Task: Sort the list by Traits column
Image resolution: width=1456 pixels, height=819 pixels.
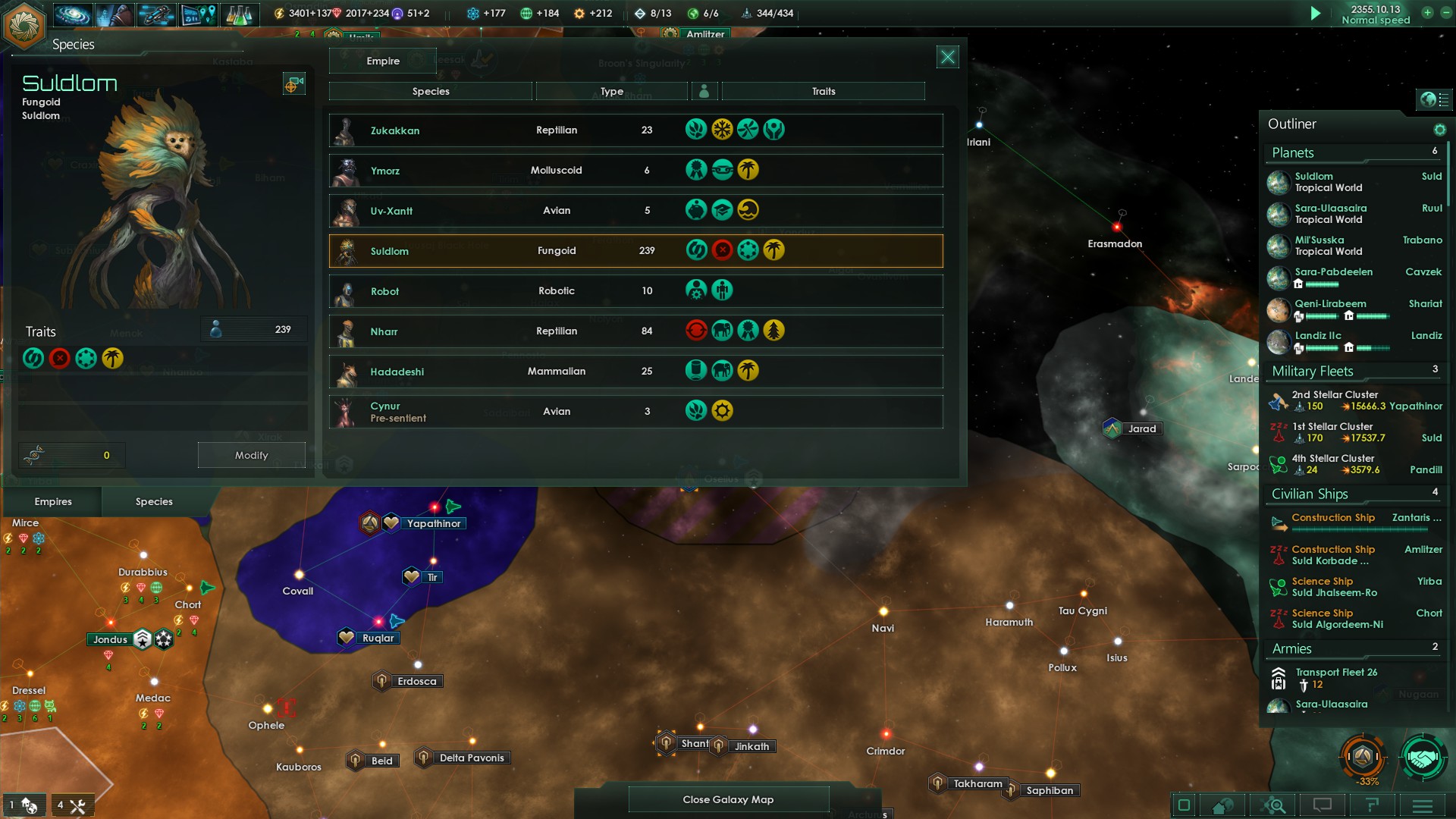Action: 823,91
